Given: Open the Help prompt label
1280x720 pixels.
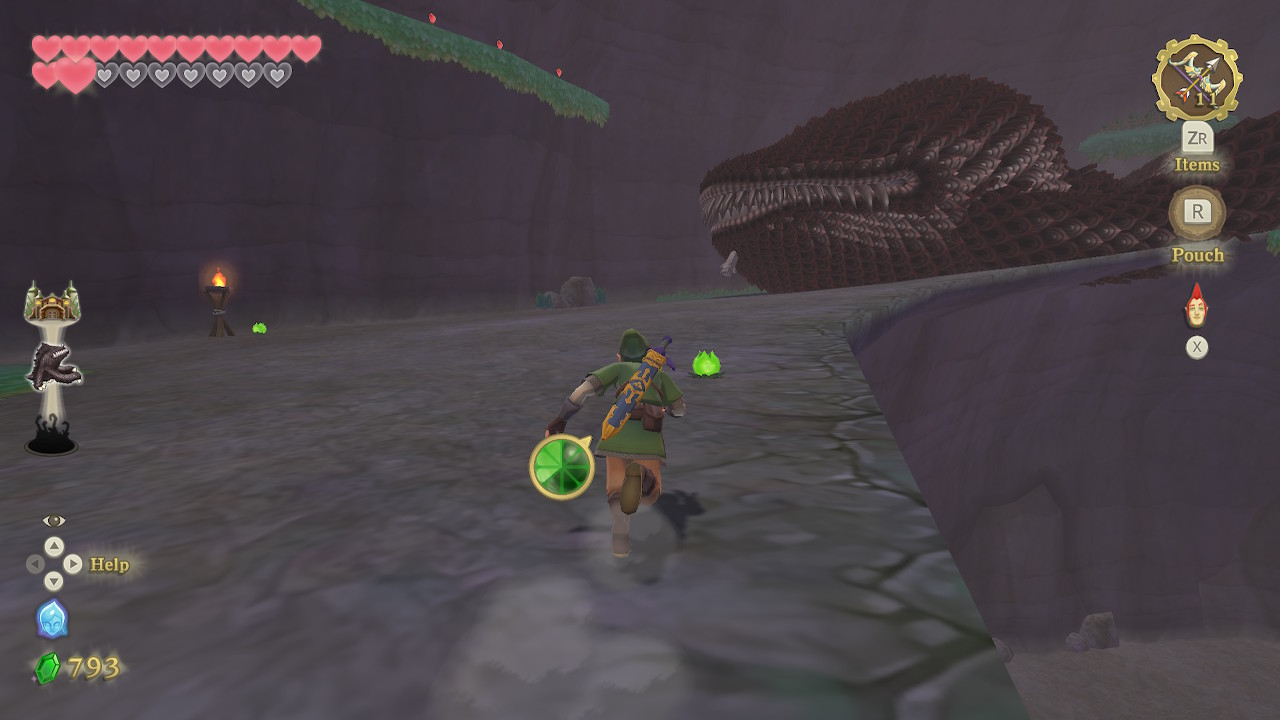Looking at the screenshot, I should (x=109, y=565).
